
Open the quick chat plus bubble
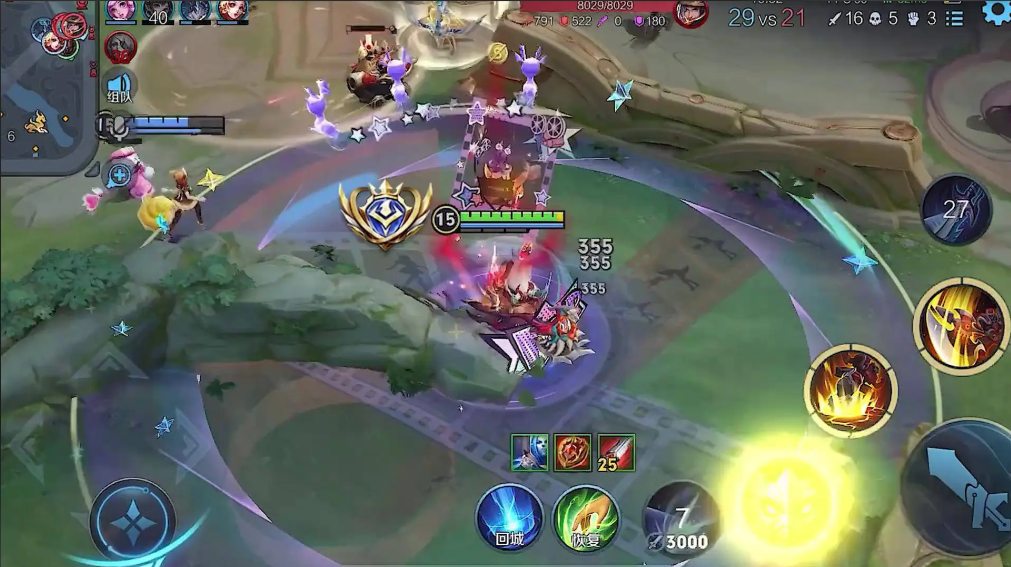pos(120,175)
